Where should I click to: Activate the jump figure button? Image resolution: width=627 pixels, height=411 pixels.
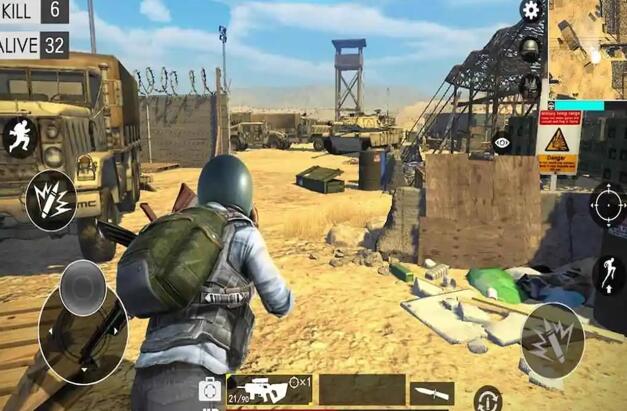pos(607,273)
